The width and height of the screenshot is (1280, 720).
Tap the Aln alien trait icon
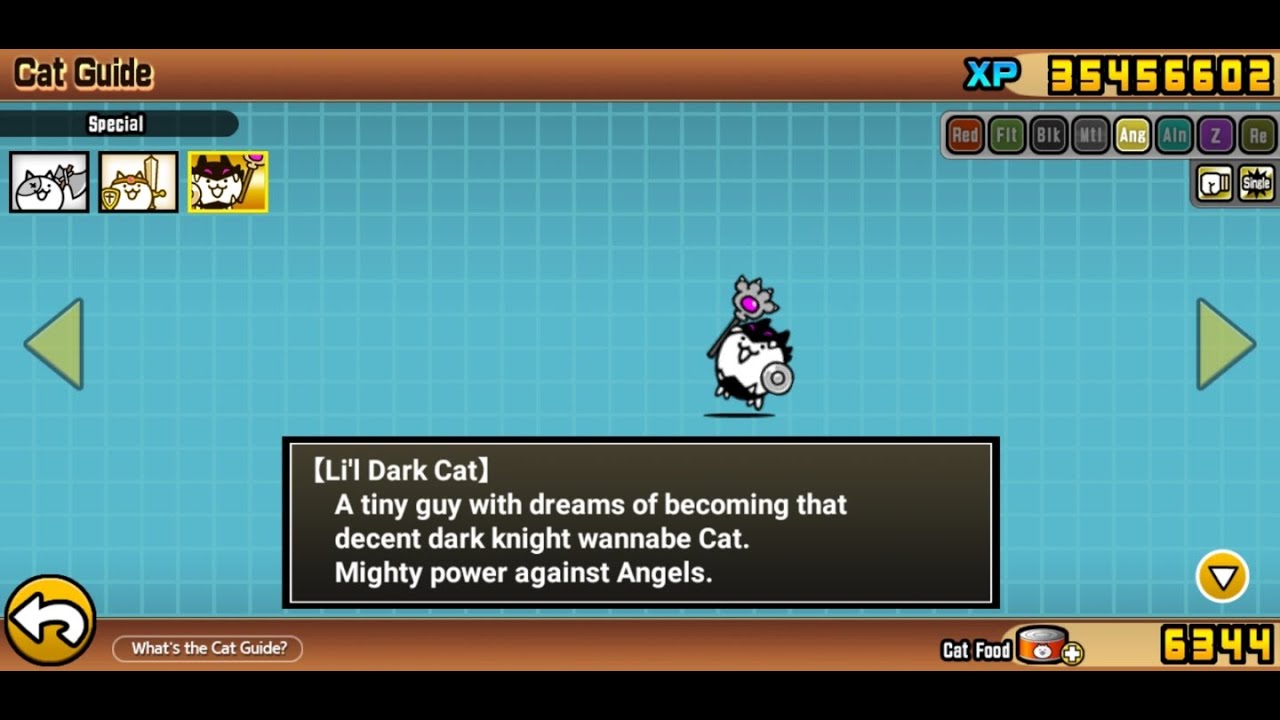tap(1174, 135)
